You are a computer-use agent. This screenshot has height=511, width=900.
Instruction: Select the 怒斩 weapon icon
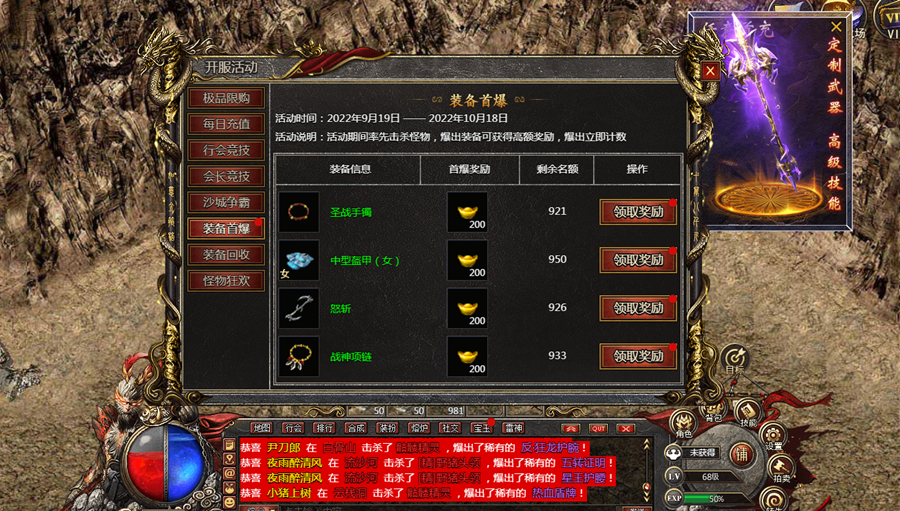coord(299,308)
